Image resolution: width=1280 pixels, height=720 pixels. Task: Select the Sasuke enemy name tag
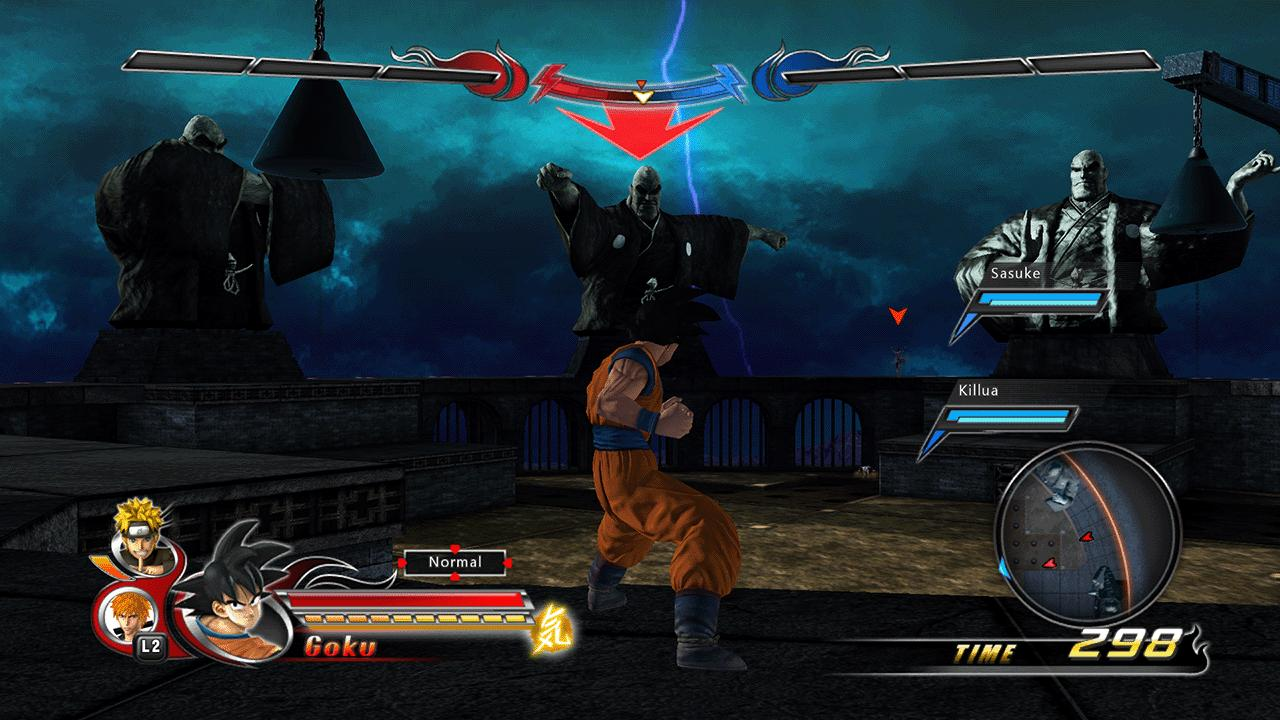click(1015, 272)
